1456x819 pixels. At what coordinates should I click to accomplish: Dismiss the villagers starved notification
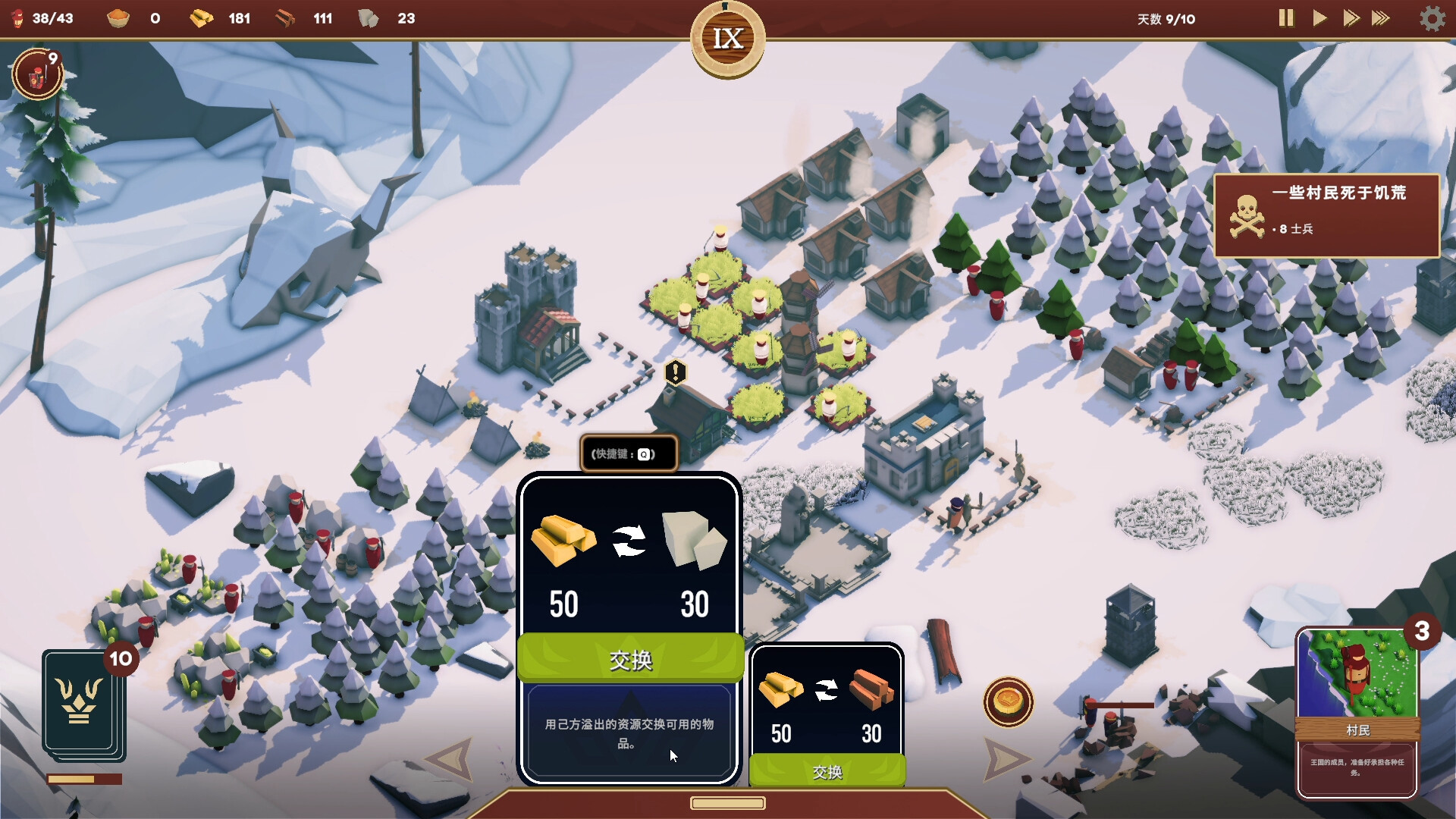coord(1326,216)
